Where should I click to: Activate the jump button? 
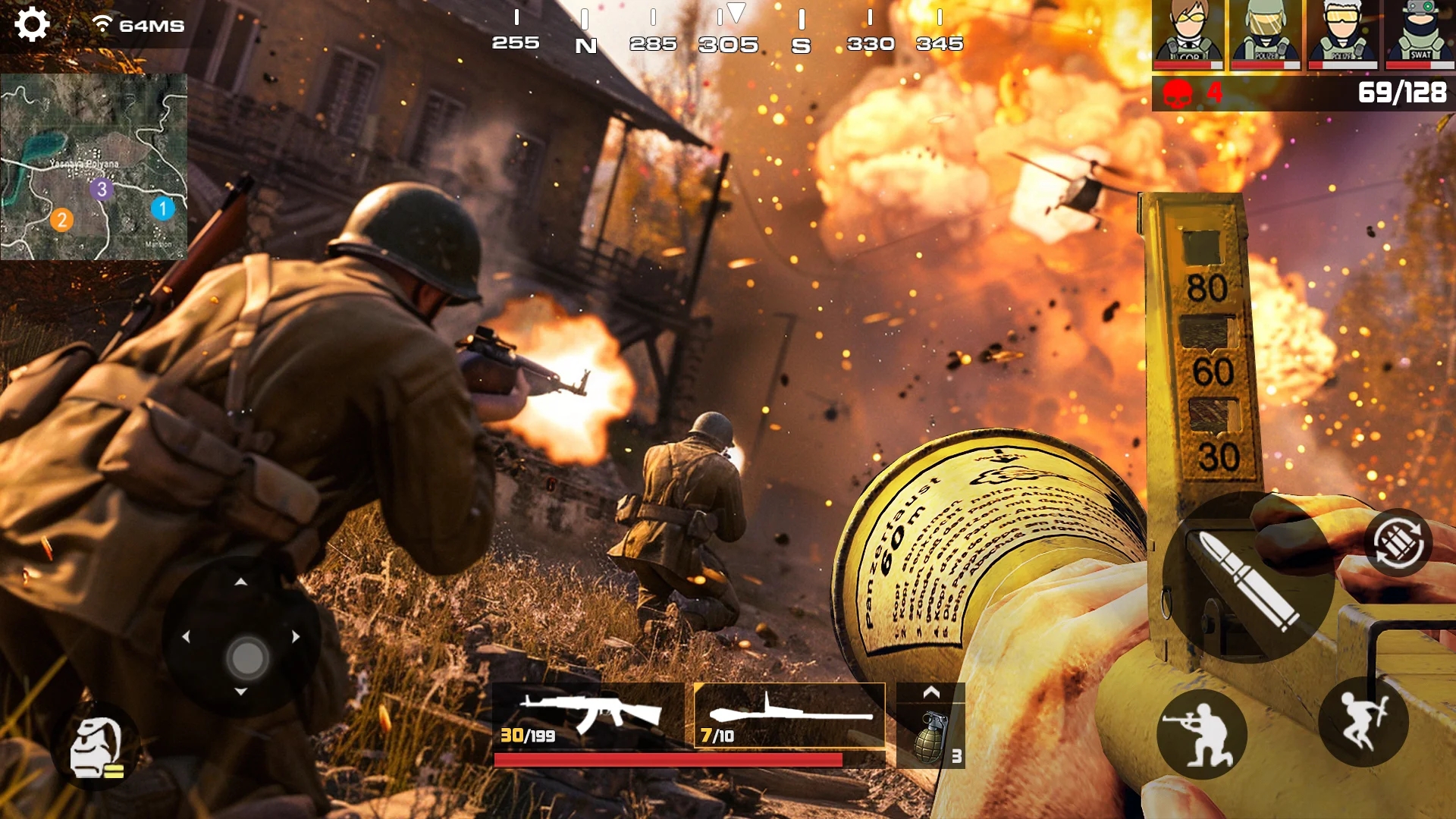[1363, 721]
